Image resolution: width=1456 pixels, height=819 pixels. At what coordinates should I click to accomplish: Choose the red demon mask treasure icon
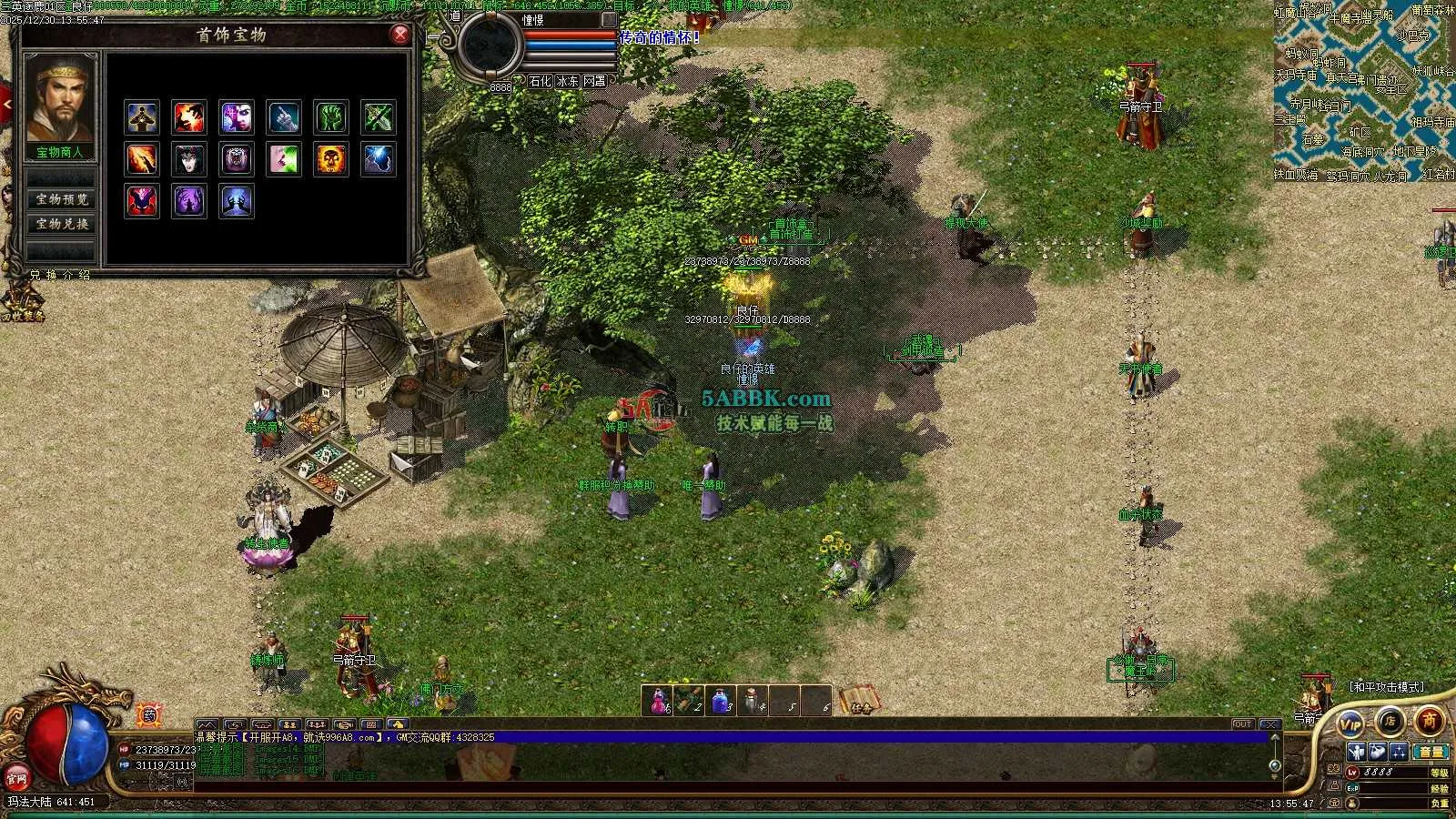(142, 201)
